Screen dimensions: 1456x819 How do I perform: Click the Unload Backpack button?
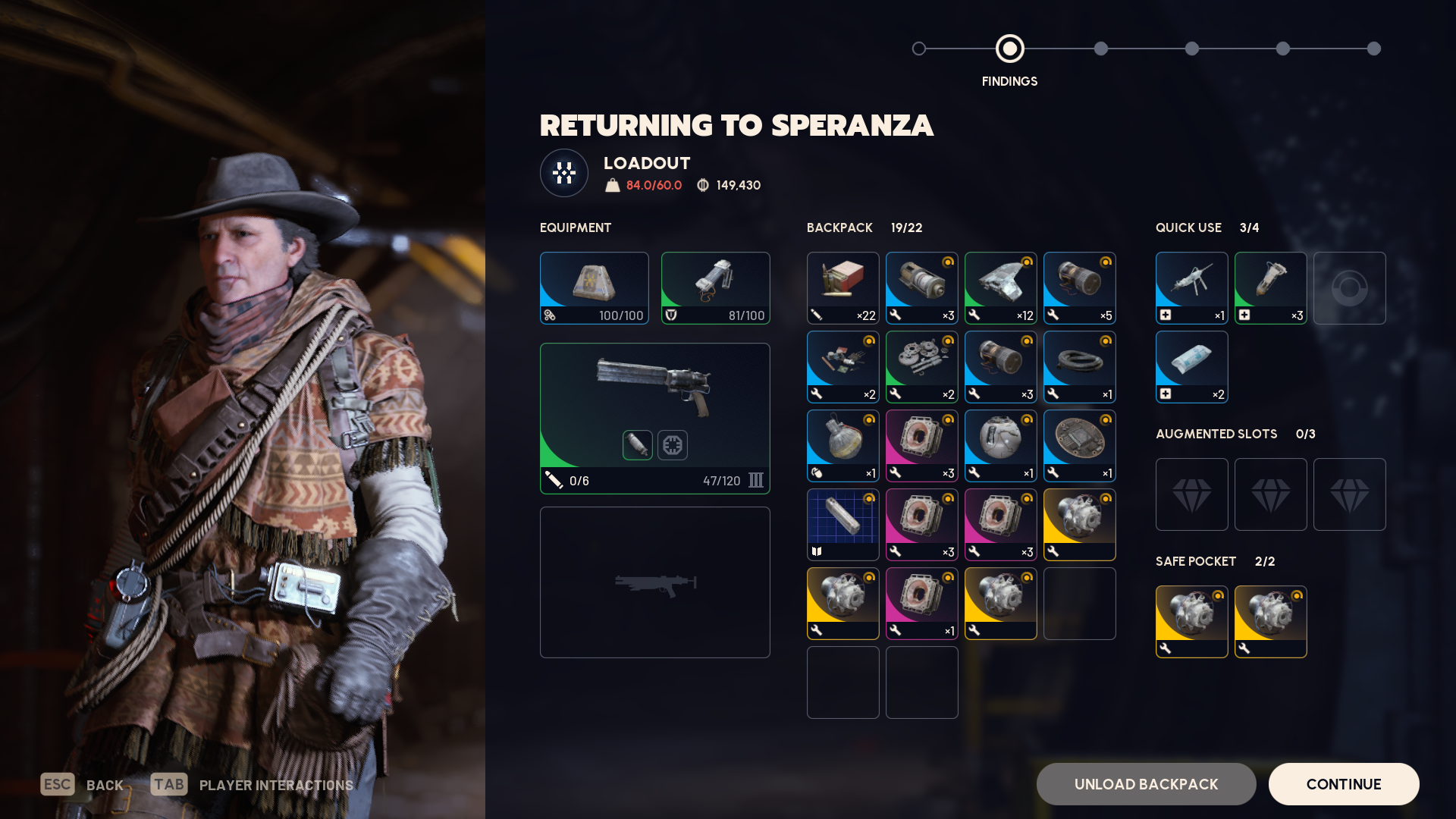1146,784
